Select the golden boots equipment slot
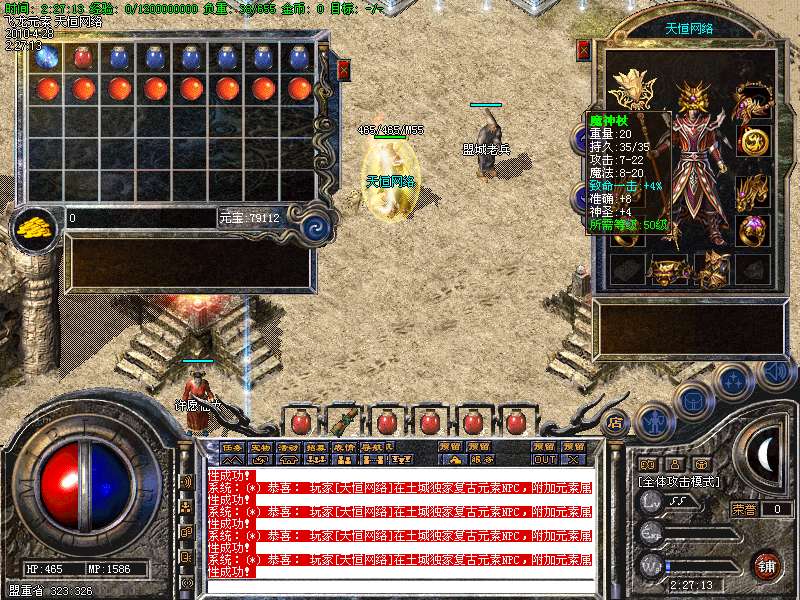This screenshot has height=600, width=800. [711, 268]
